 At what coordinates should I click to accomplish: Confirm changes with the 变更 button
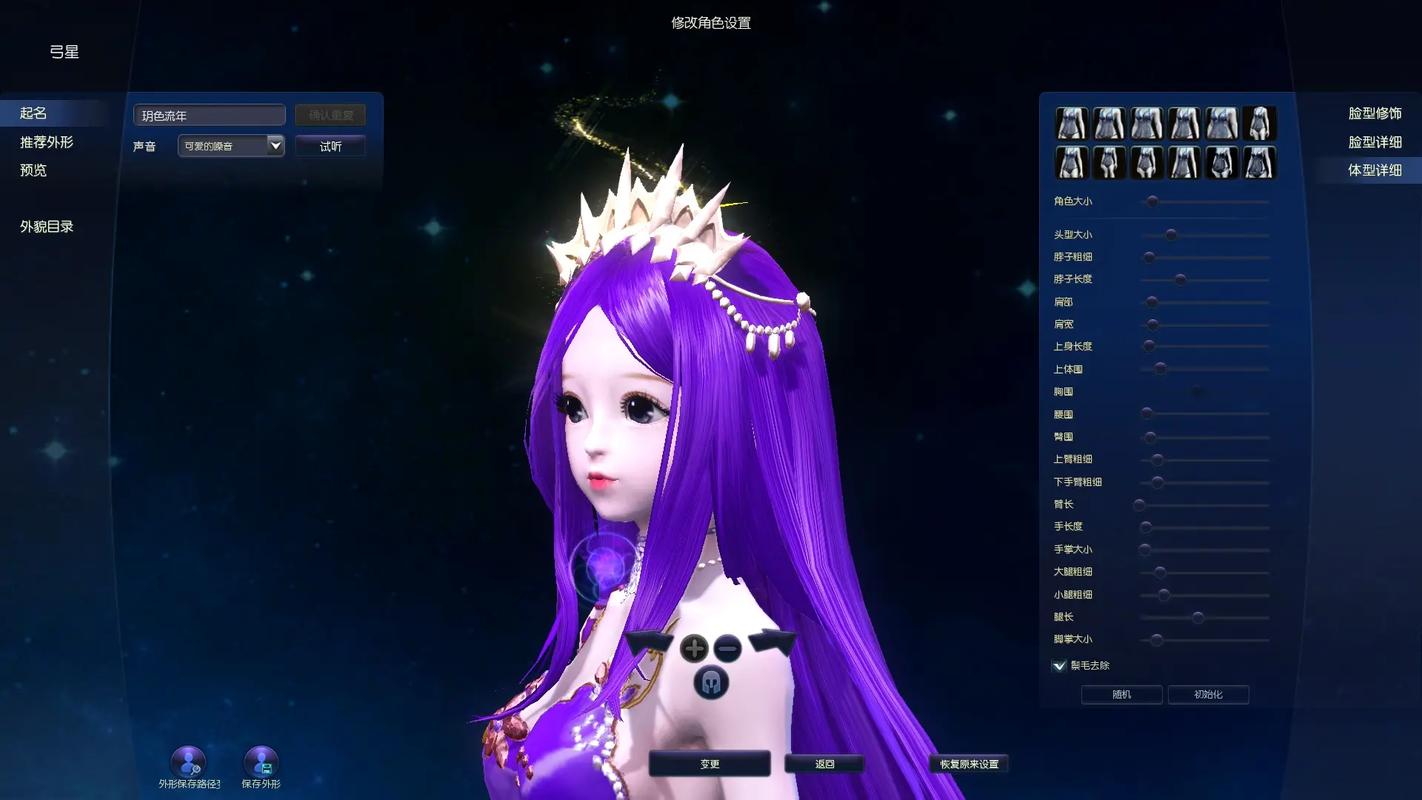[709, 764]
